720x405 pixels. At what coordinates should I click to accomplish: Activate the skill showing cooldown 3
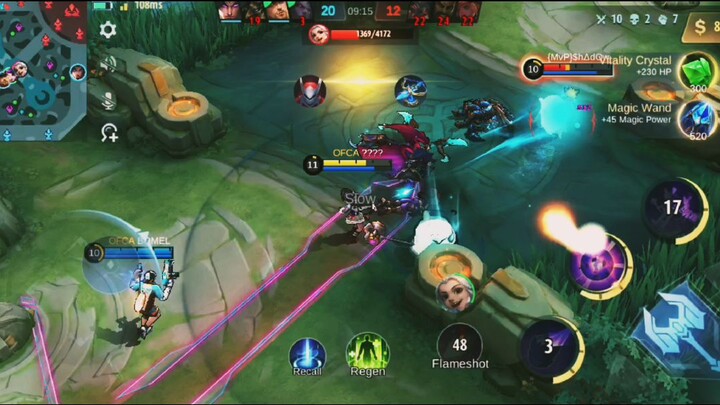tap(549, 348)
